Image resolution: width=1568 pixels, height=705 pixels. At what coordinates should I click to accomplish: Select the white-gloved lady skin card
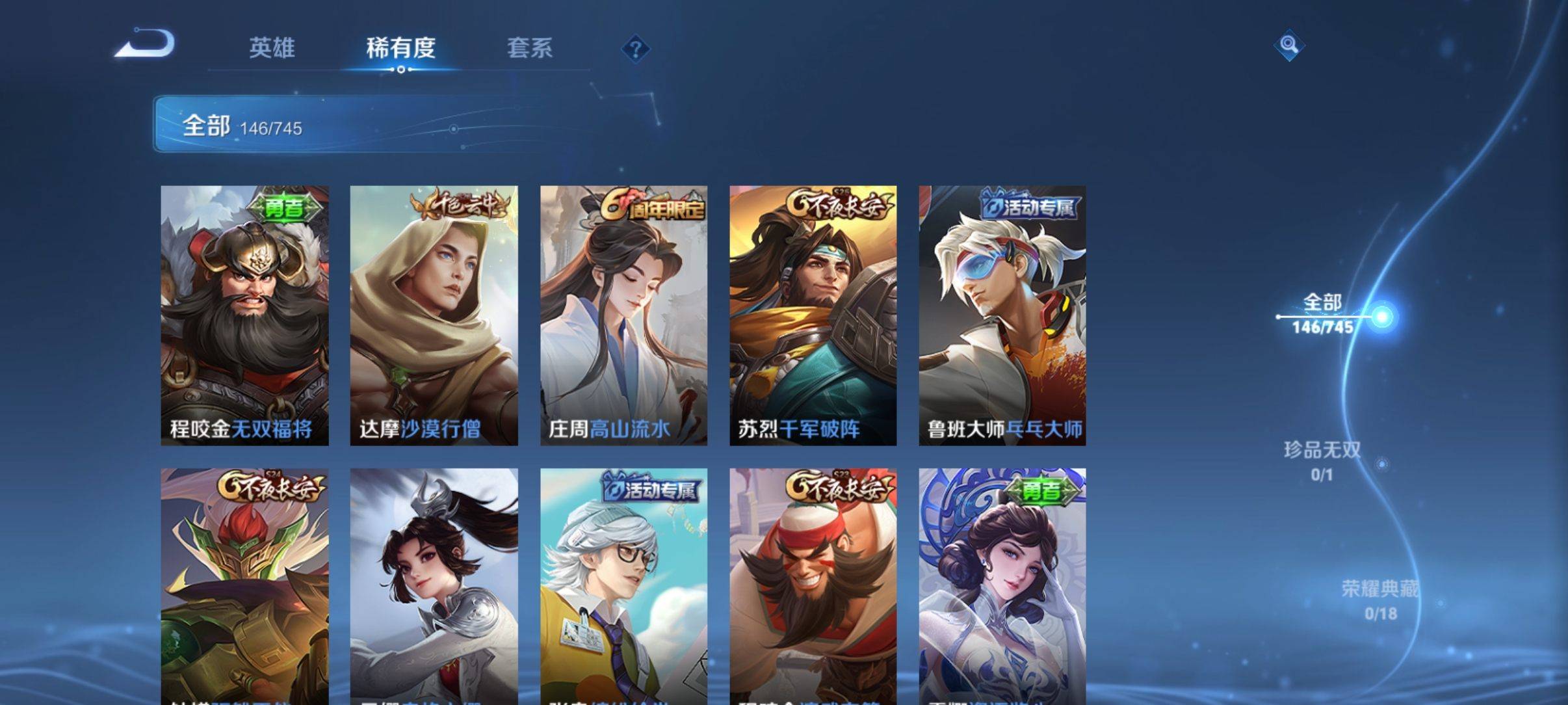(1002, 585)
